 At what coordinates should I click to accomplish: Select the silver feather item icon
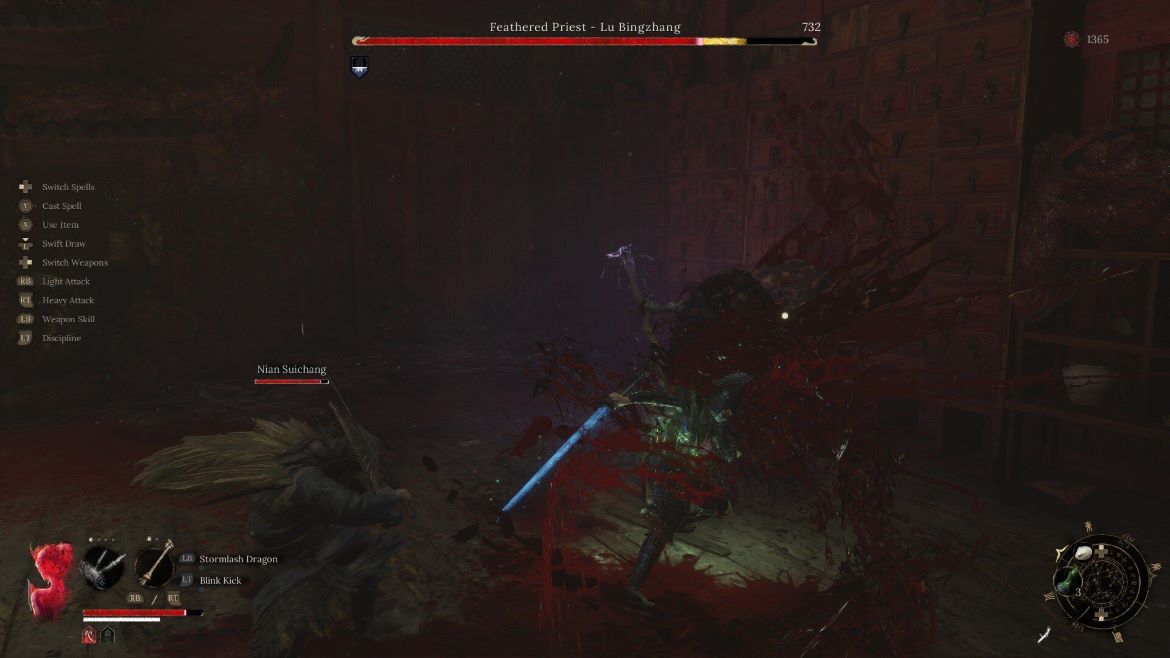(x=1047, y=633)
